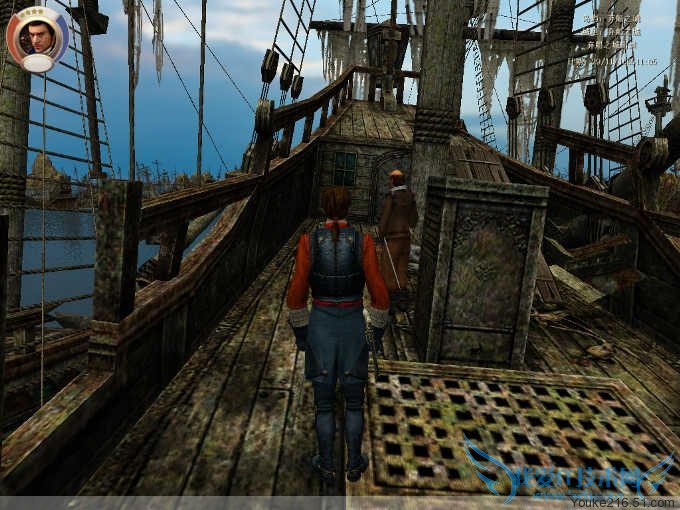The height and width of the screenshot is (510, 680).
Task: Click the captain portrait in the corner
Action: pos(37,38)
